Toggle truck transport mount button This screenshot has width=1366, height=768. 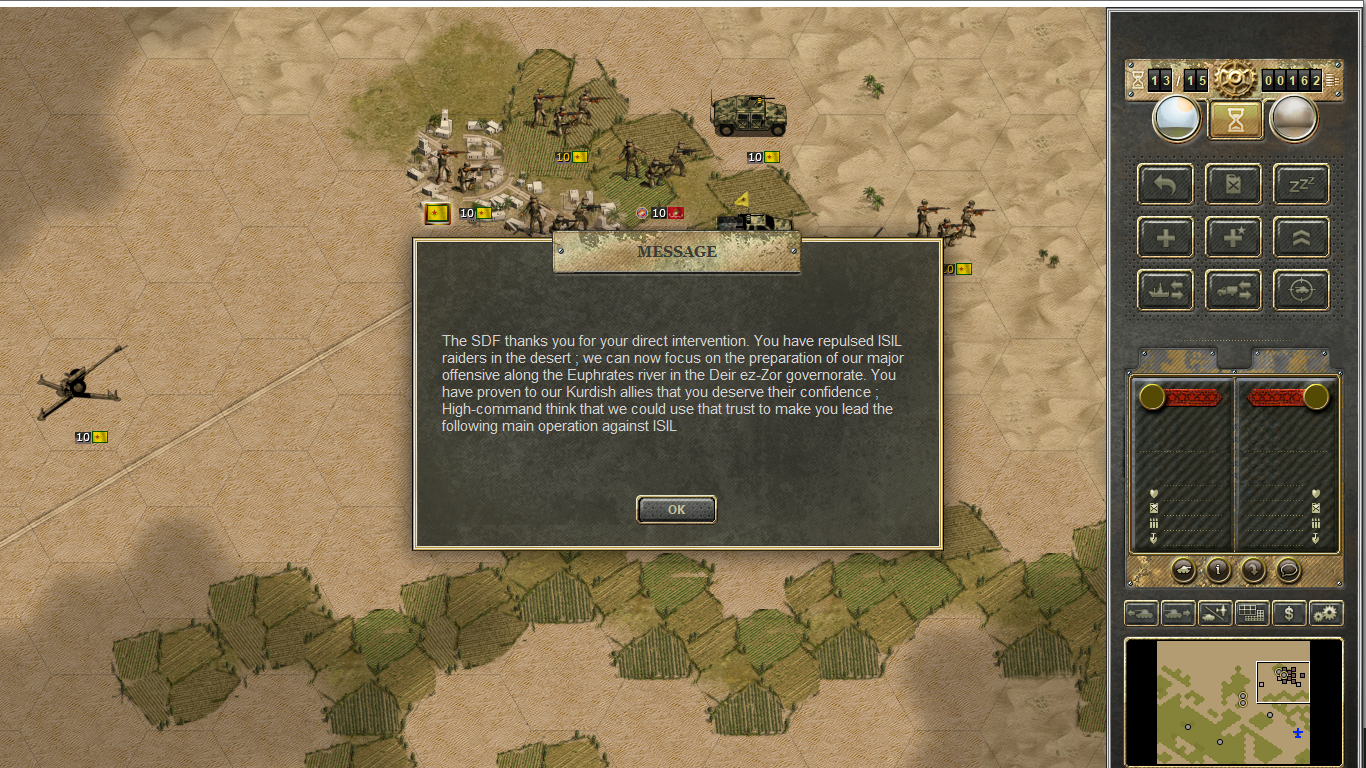pyautogui.click(x=1233, y=291)
